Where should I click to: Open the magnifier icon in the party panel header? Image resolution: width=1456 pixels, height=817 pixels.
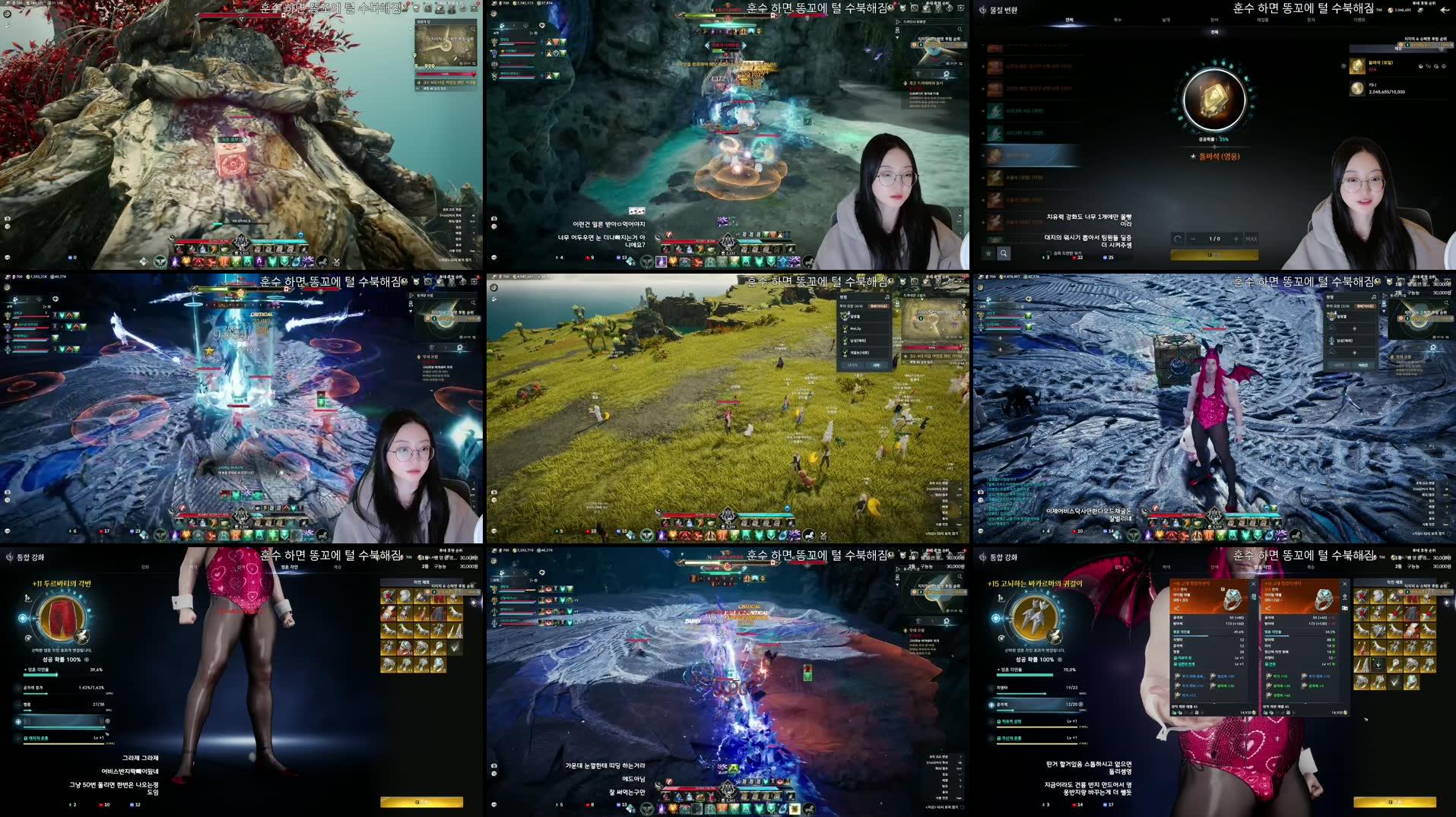coord(888,296)
